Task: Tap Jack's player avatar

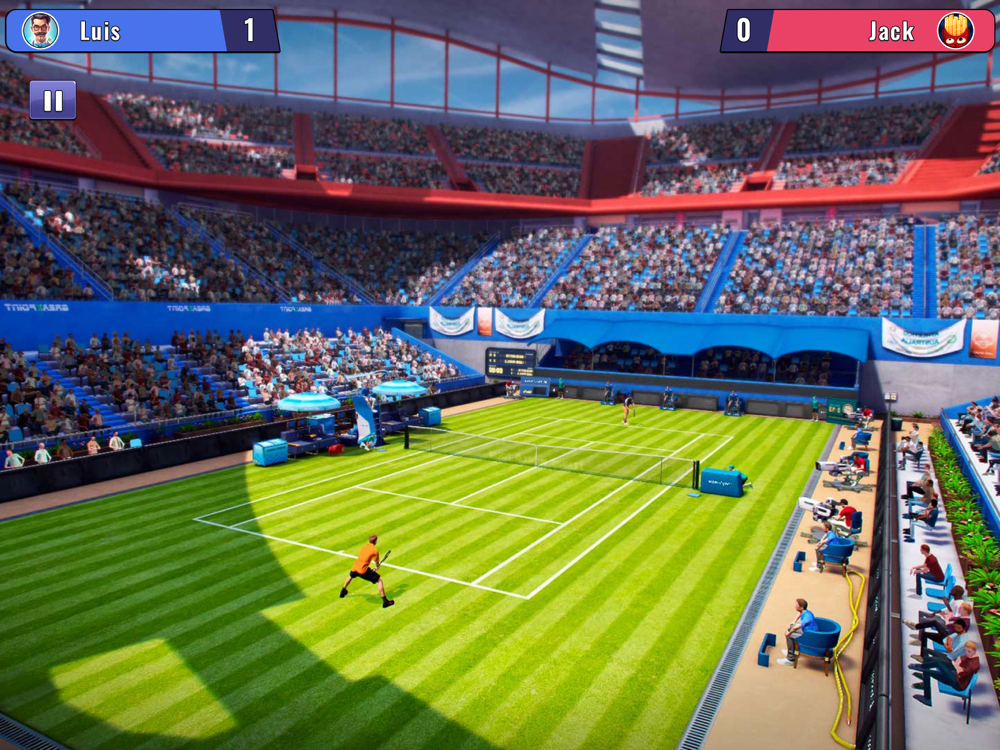Action: tap(955, 31)
